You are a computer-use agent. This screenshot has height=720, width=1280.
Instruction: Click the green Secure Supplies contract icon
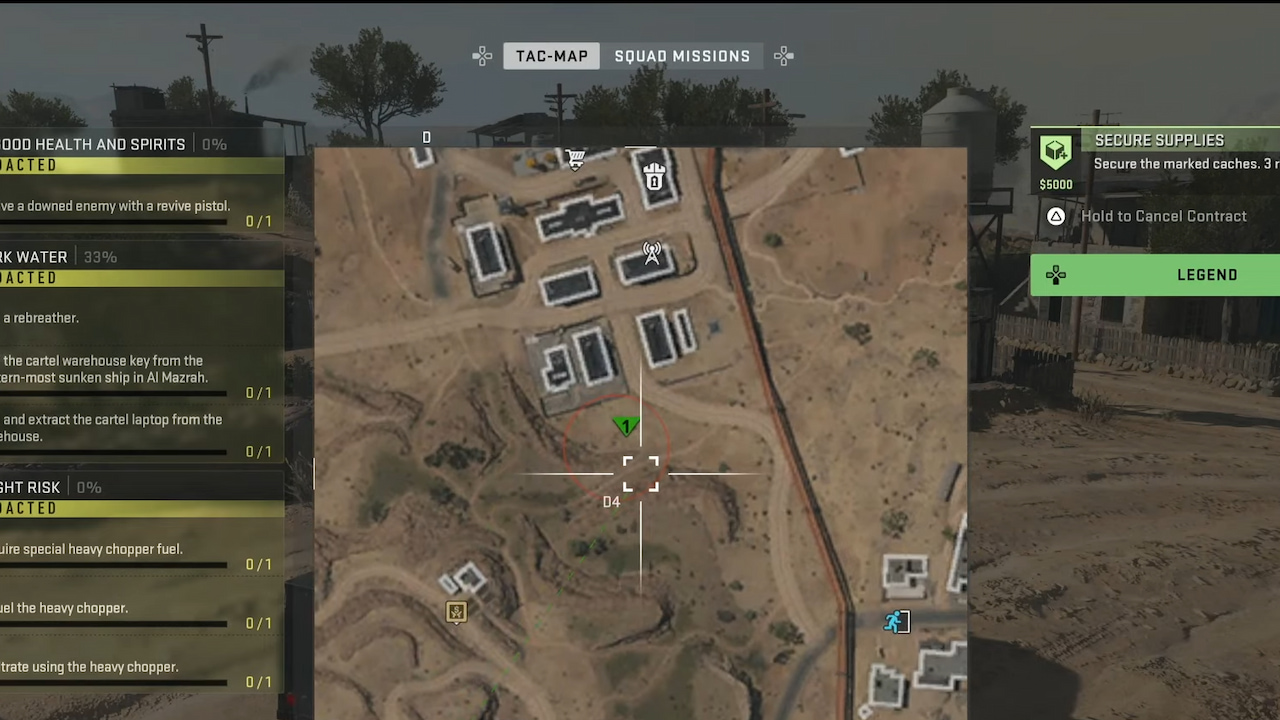point(1056,150)
